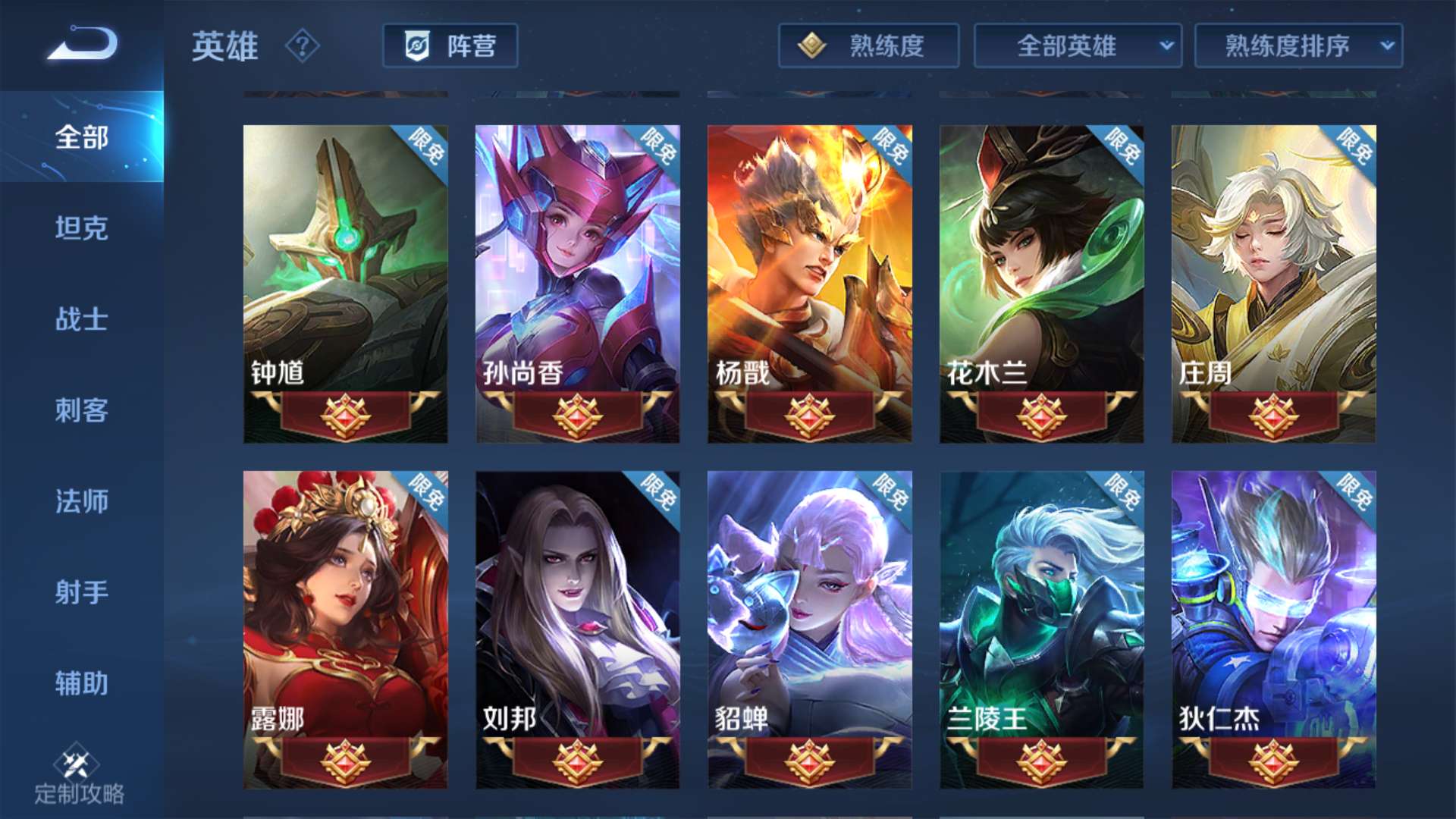The image size is (1456, 819).
Task: Open the 熟练度排序 sort order dropdown
Action: 1297,46
